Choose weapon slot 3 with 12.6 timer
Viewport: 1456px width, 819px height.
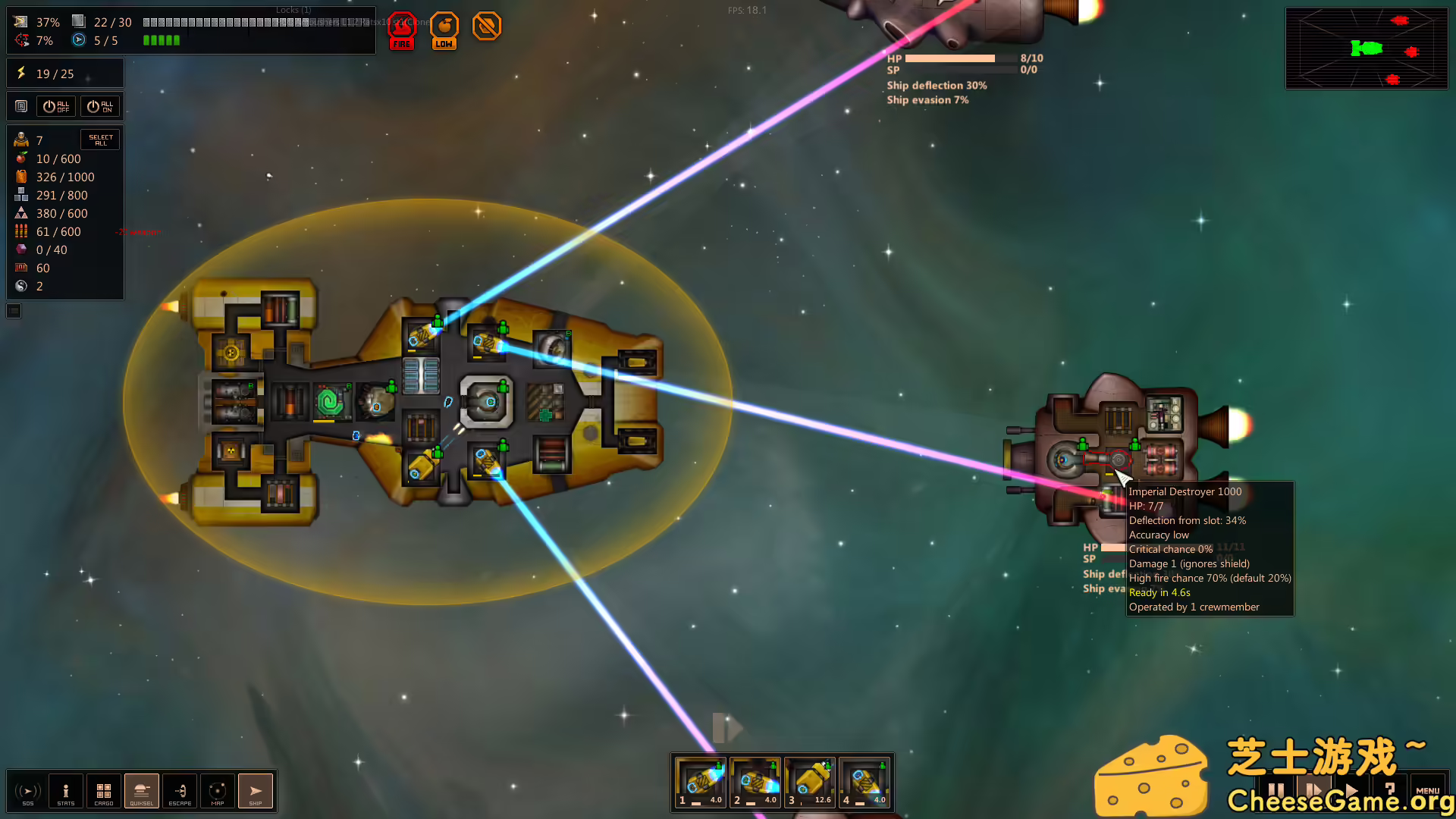(810, 783)
